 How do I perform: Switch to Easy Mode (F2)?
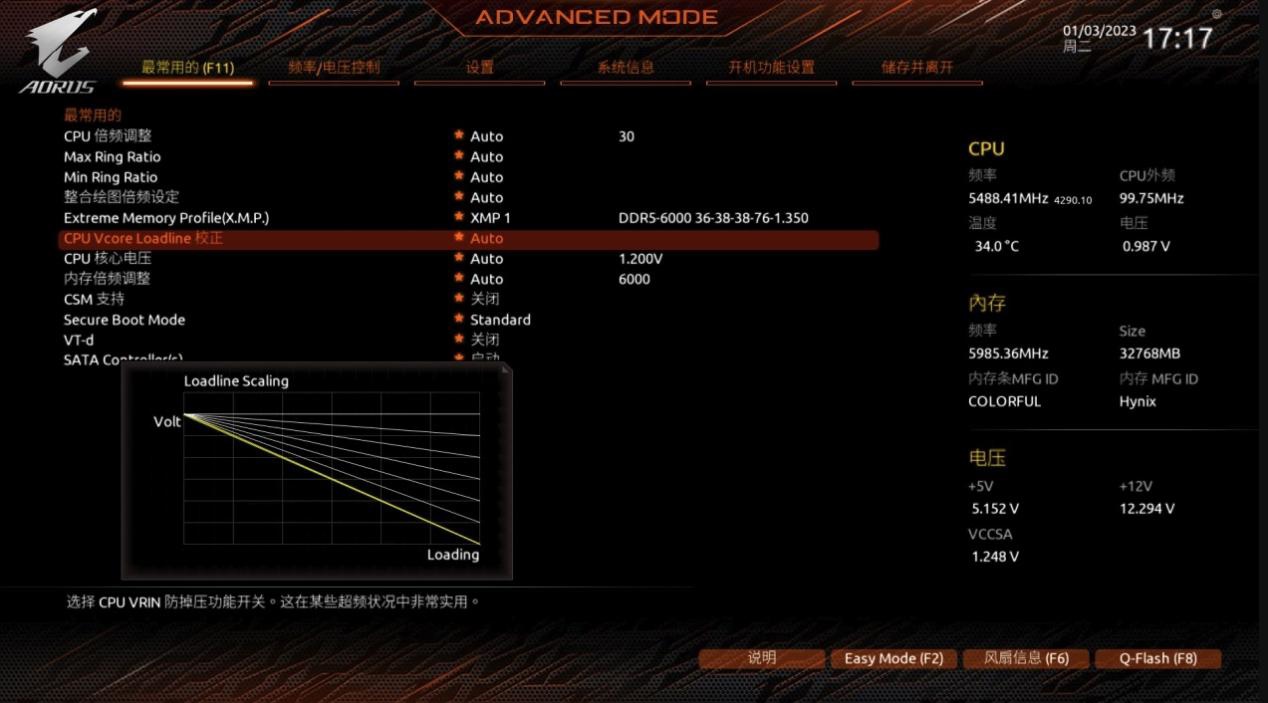893,658
